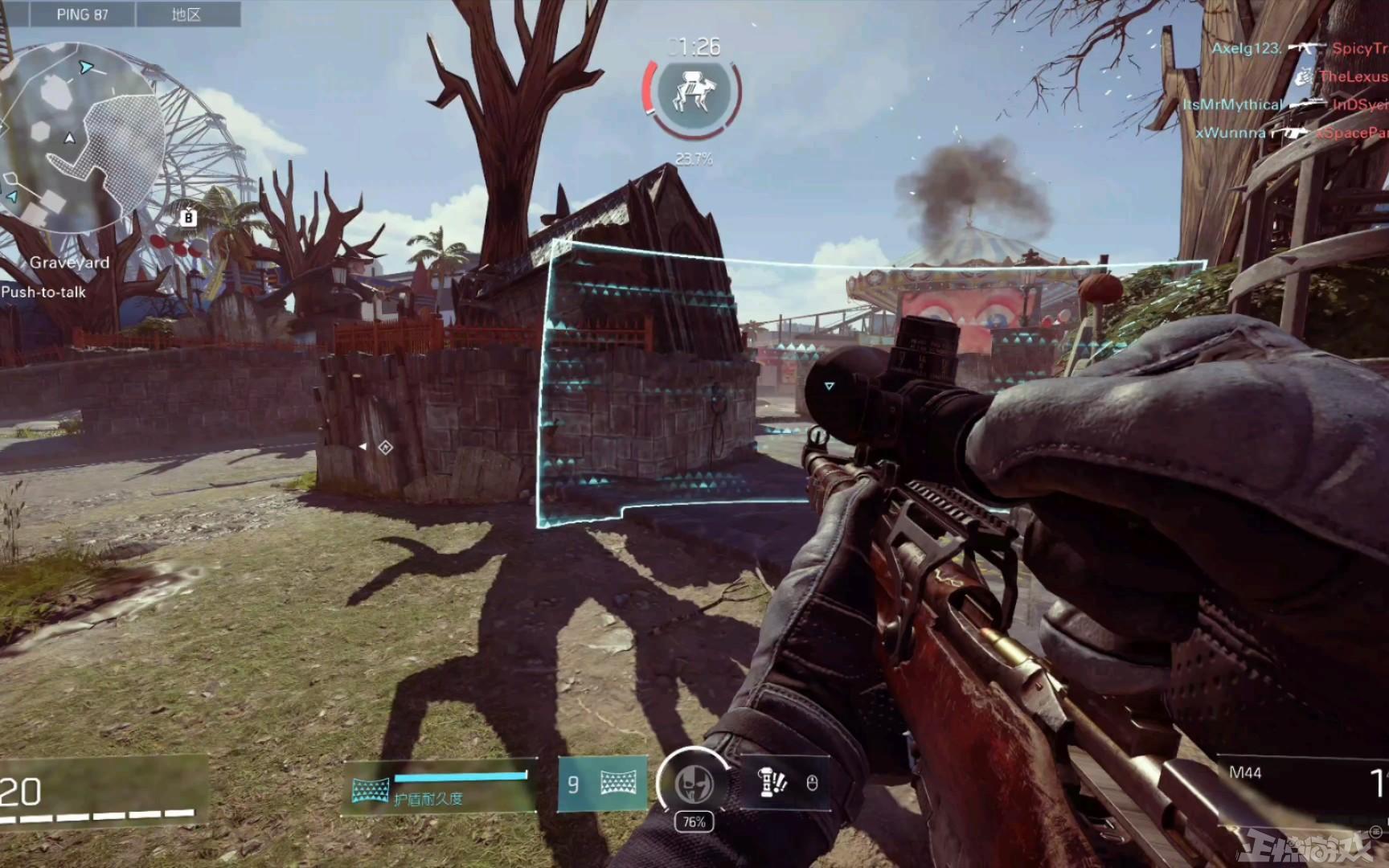The width and height of the screenshot is (1389, 868).
Task: Click the Push-to-talk indicator
Action: [43, 293]
